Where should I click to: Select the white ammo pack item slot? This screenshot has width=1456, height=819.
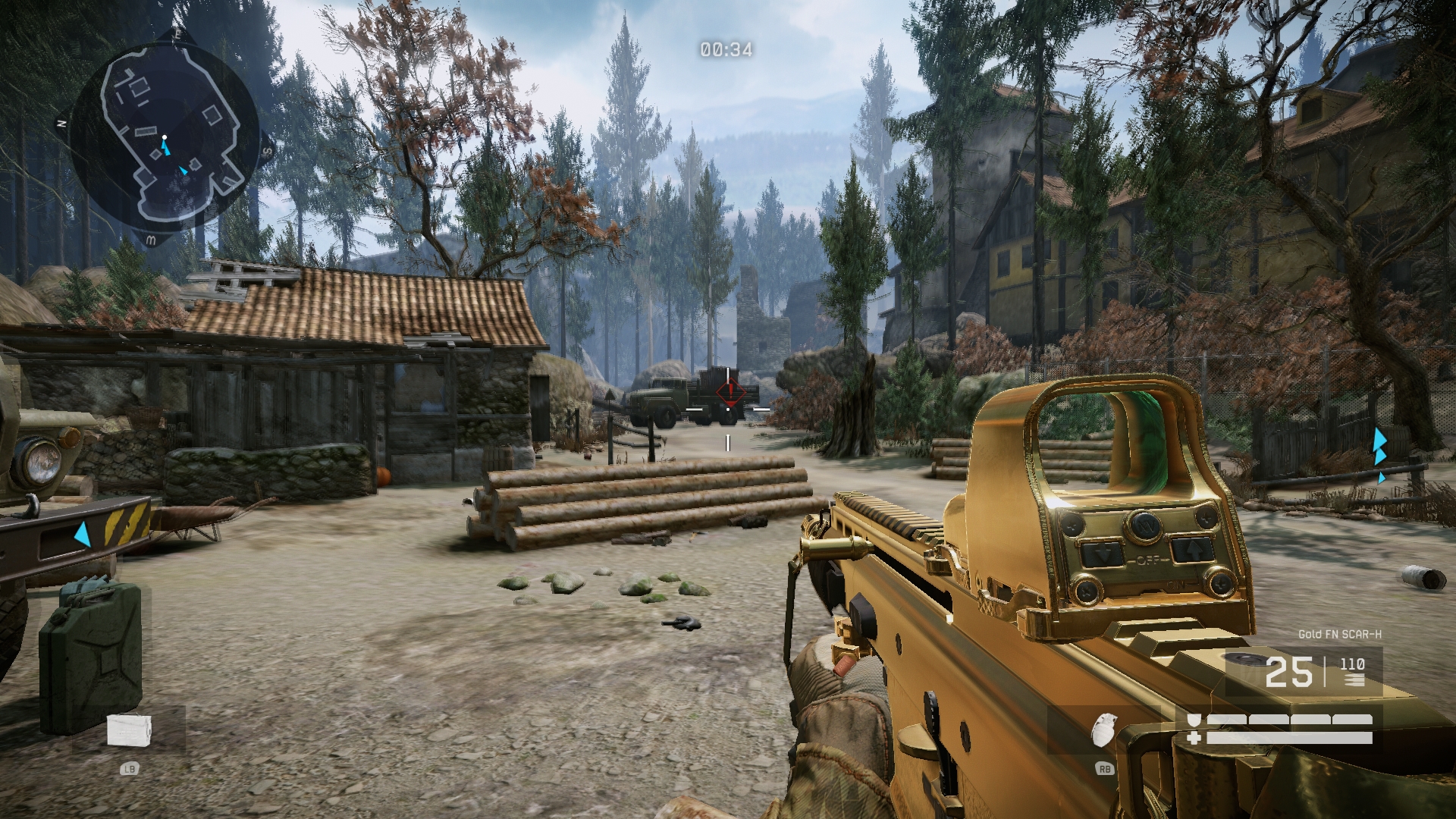pyautogui.click(x=129, y=730)
